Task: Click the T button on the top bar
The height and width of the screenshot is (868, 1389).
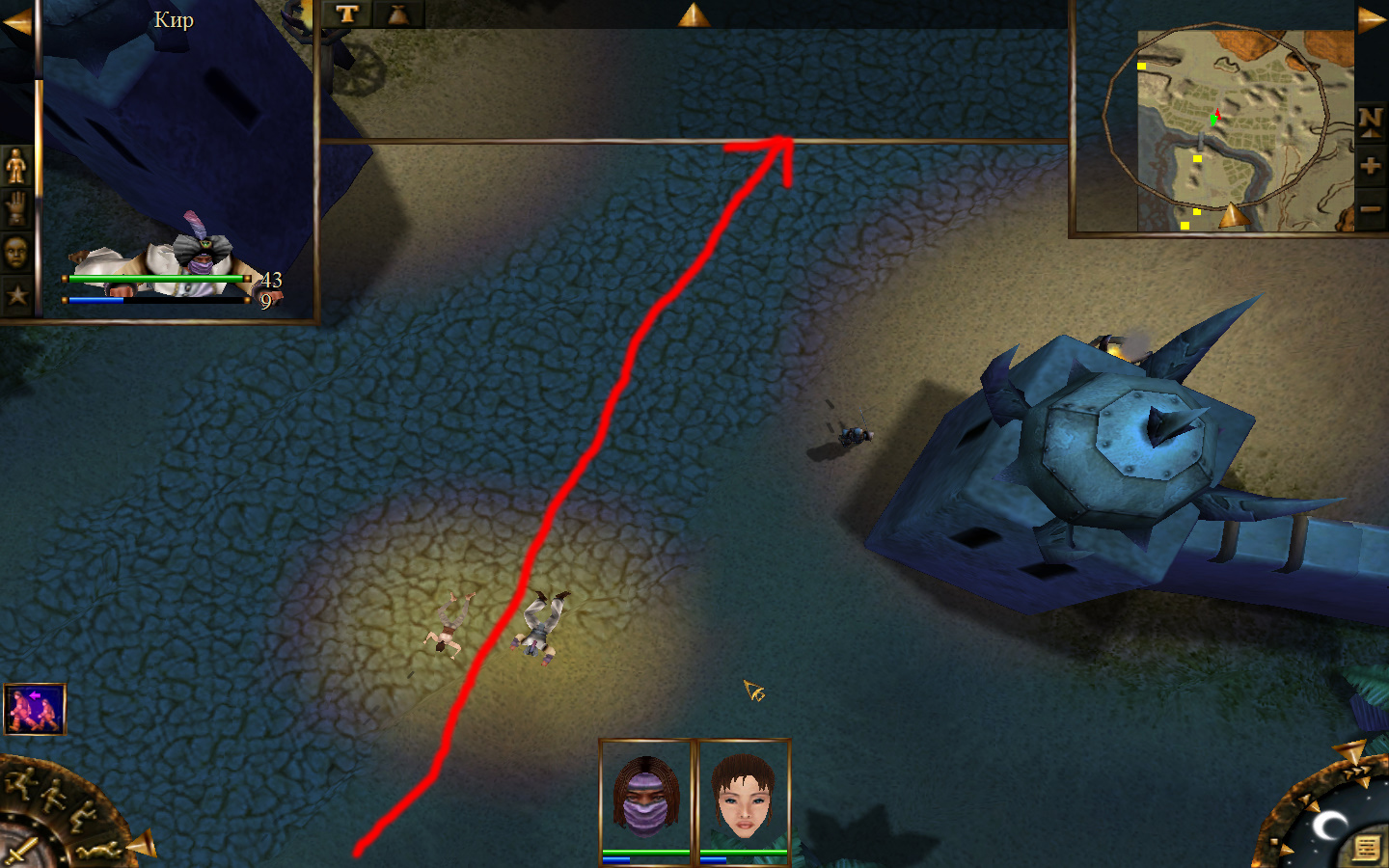Action: coord(347,14)
